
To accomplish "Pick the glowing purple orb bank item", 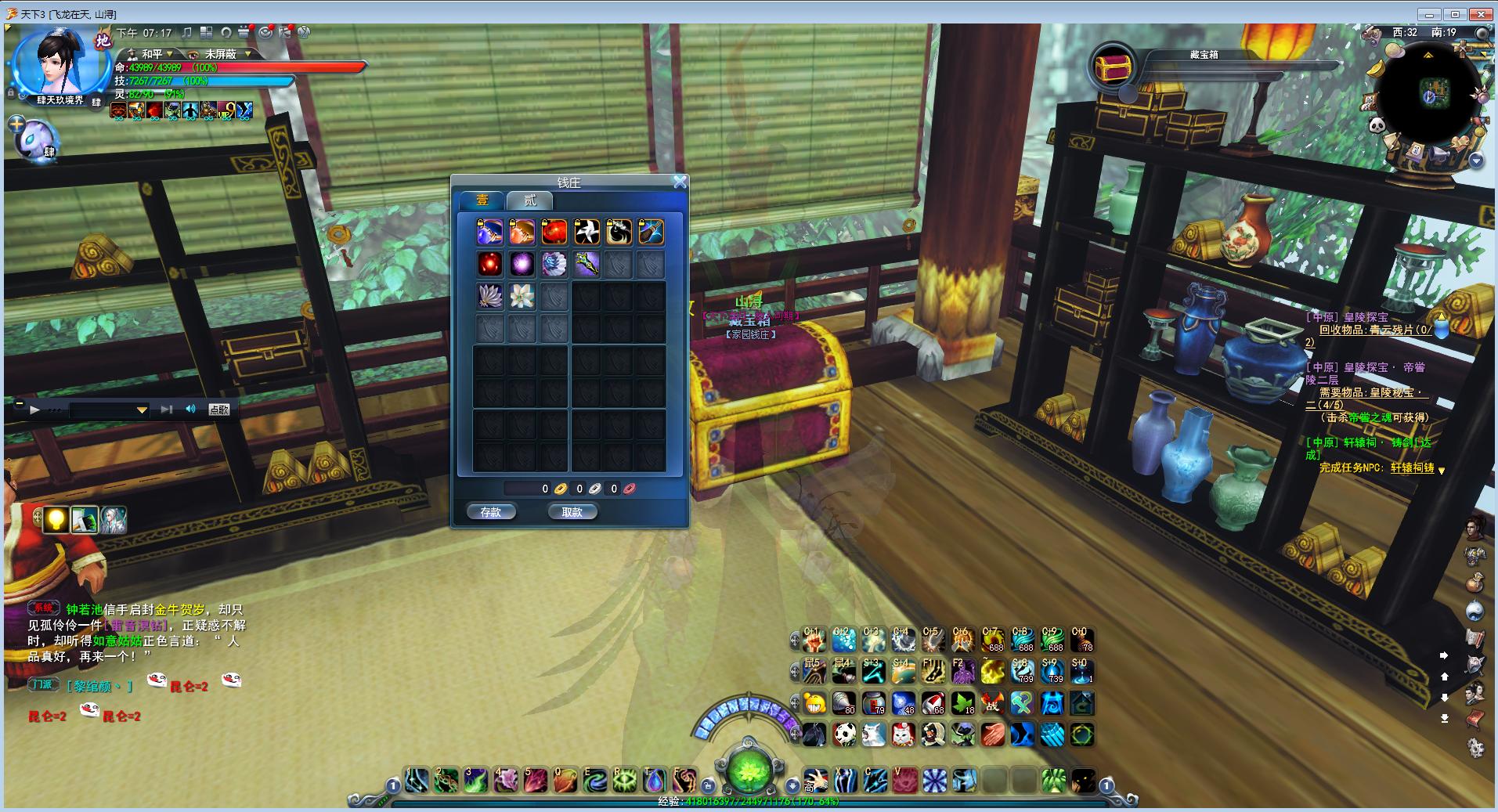I will coord(522,264).
